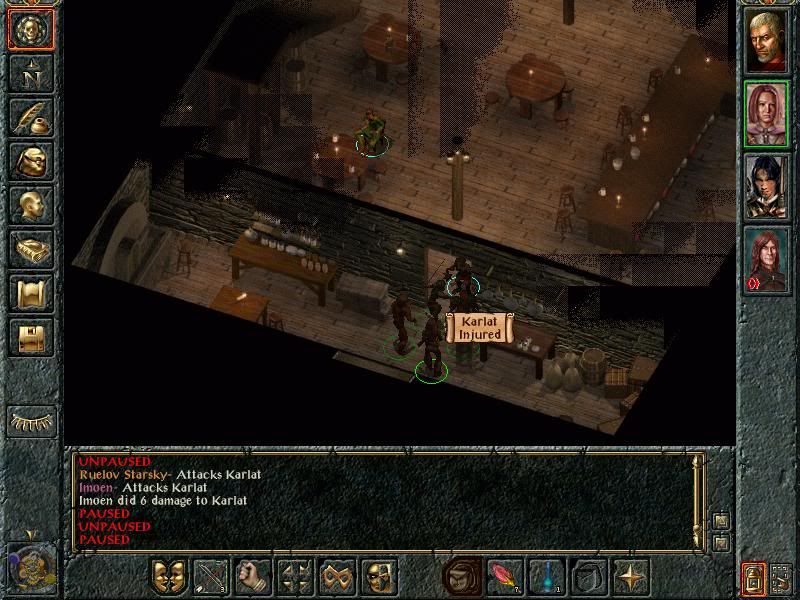Select the pink-haired woman portrait
Viewport: 800px width, 600px height.
pyautogui.click(x=769, y=113)
